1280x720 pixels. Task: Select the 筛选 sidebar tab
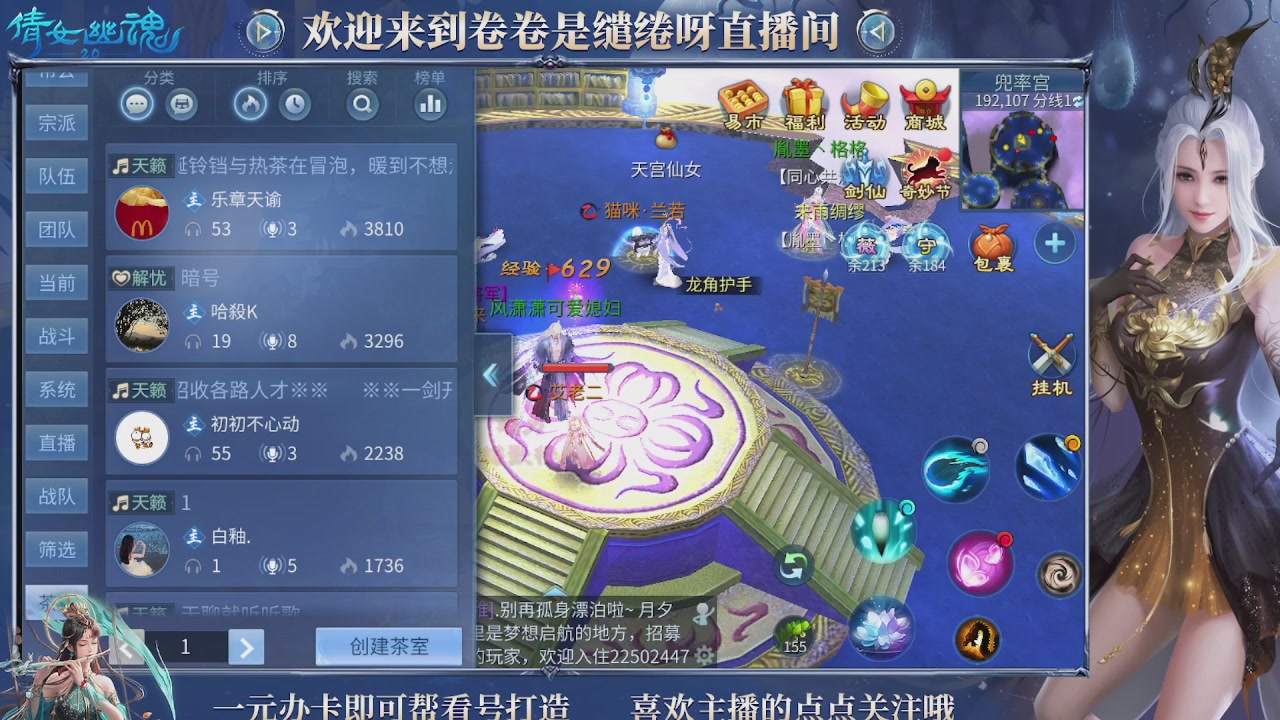pyautogui.click(x=57, y=549)
